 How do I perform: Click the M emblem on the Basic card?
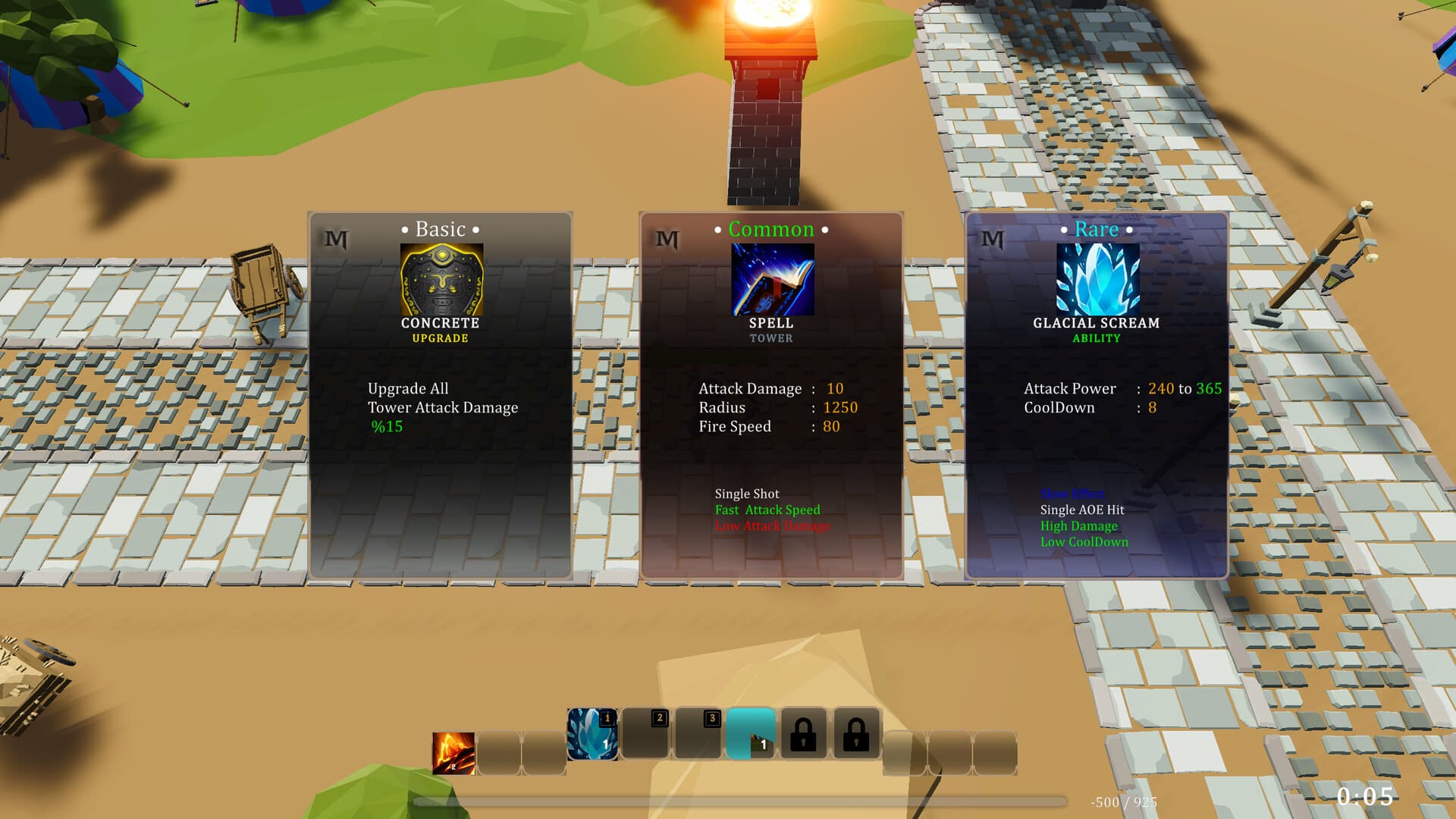point(335,239)
